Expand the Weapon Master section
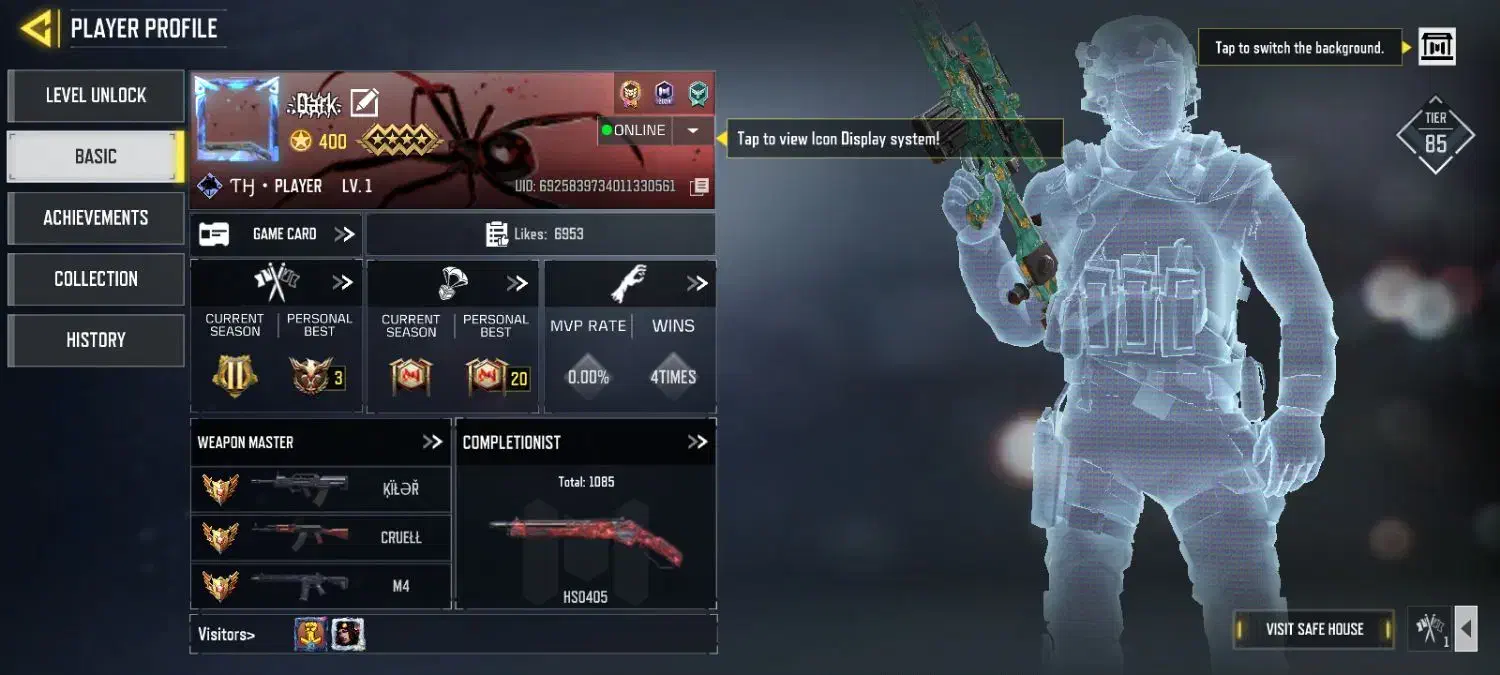This screenshot has height=675, width=1500. tap(432, 442)
